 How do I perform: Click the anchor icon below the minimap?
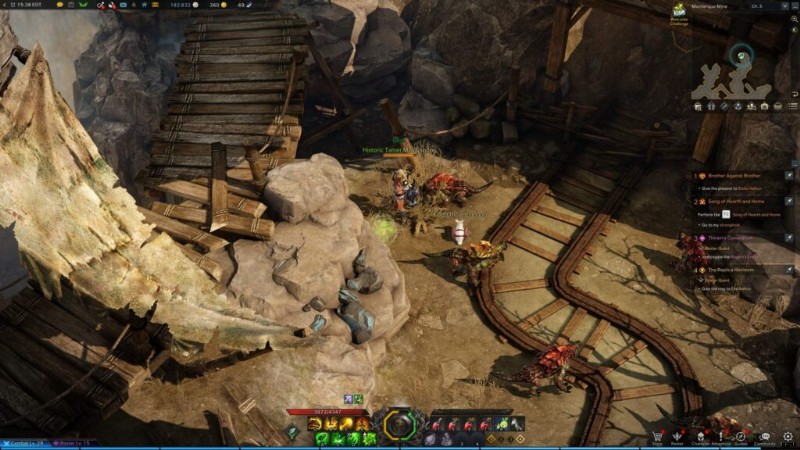coord(738,105)
